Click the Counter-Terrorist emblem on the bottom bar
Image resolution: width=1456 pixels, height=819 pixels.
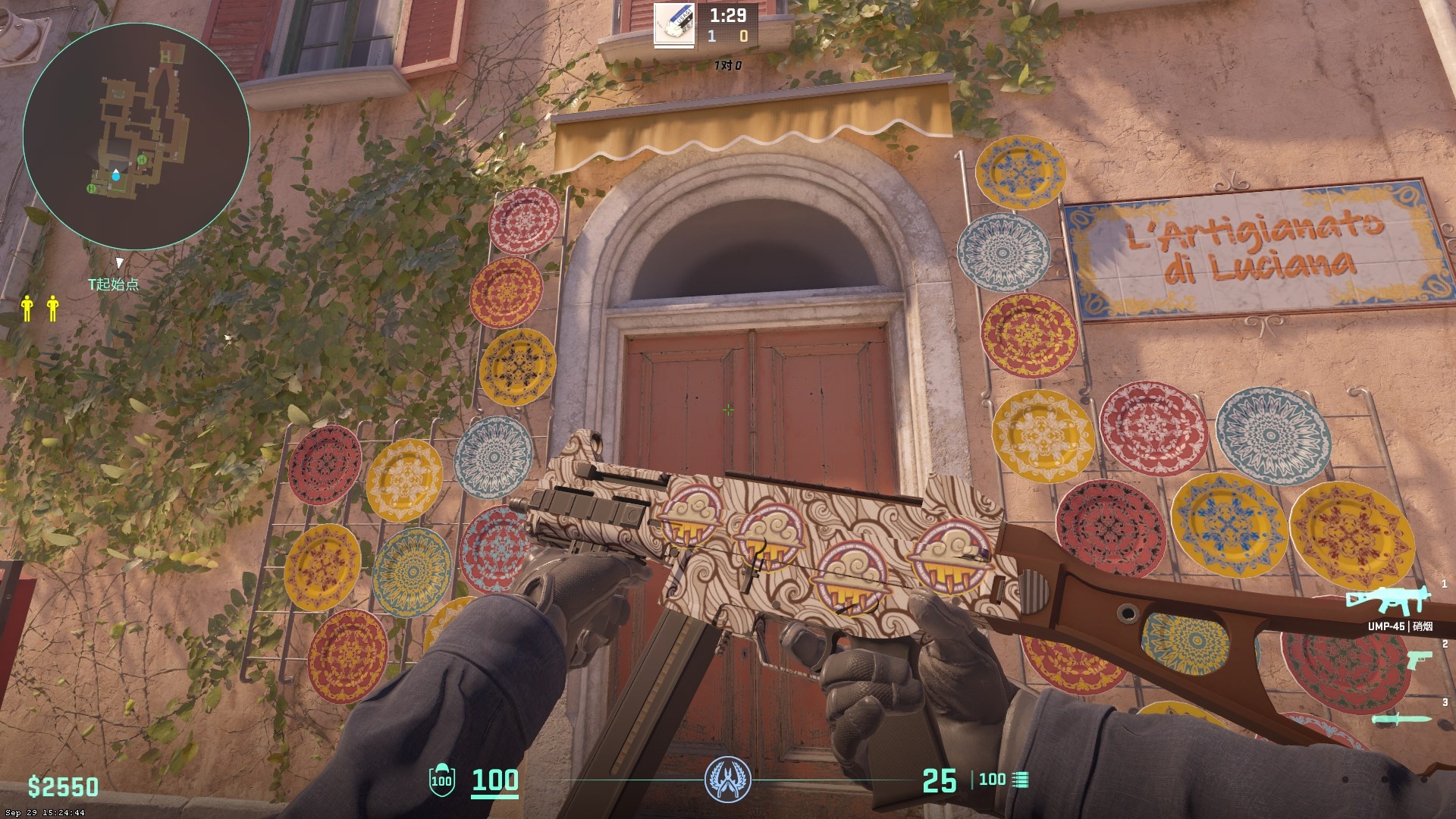(727, 779)
